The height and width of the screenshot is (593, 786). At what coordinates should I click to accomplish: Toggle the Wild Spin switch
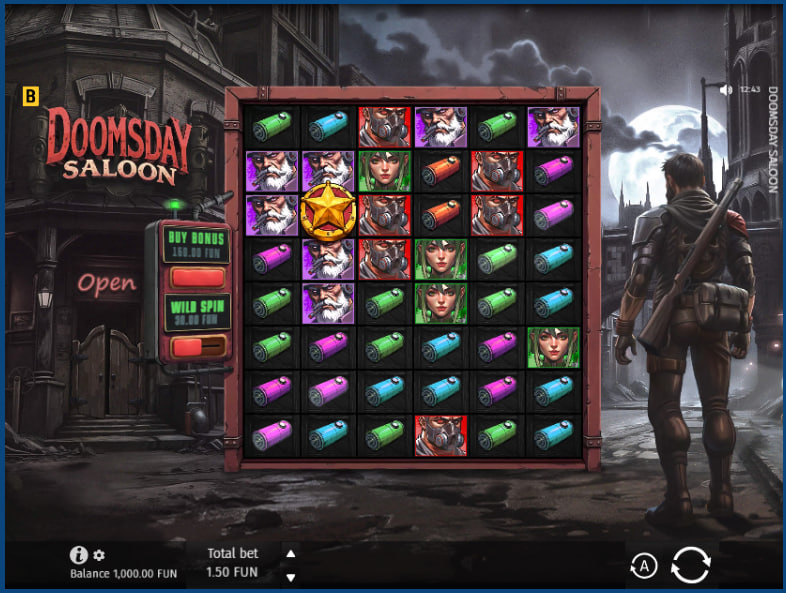point(197,346)
